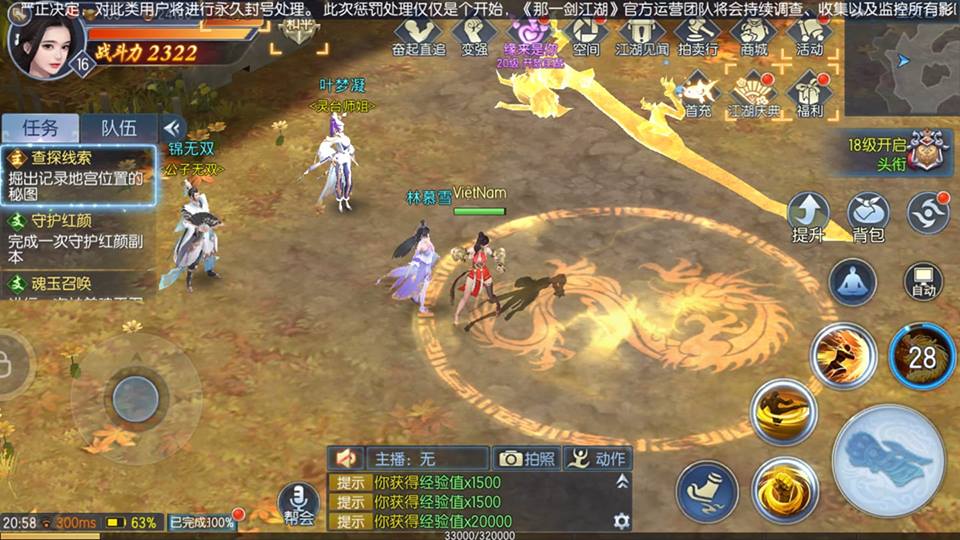Open the 江湖见闻 icon
960x540 pixels.
point(641,35)
